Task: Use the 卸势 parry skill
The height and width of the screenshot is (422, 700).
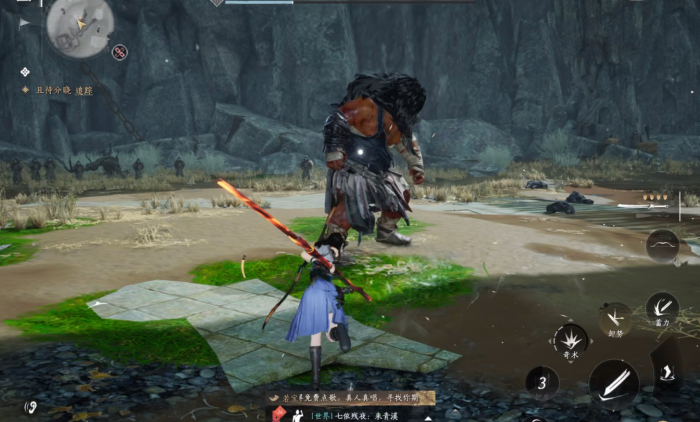Action: click(x=615, y=319)
